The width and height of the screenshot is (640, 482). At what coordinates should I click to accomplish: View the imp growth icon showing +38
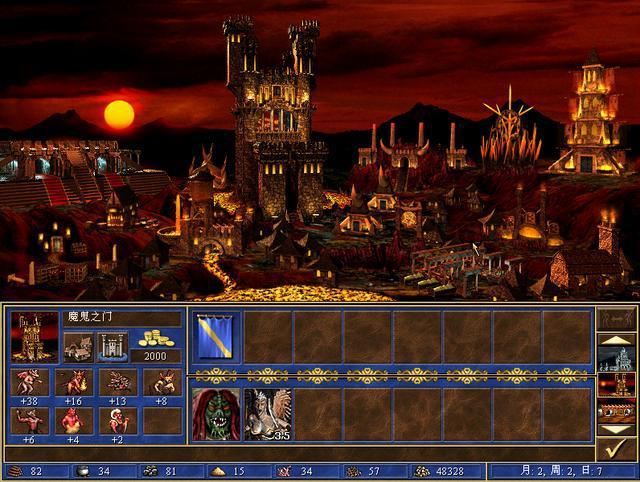[27, 382]
